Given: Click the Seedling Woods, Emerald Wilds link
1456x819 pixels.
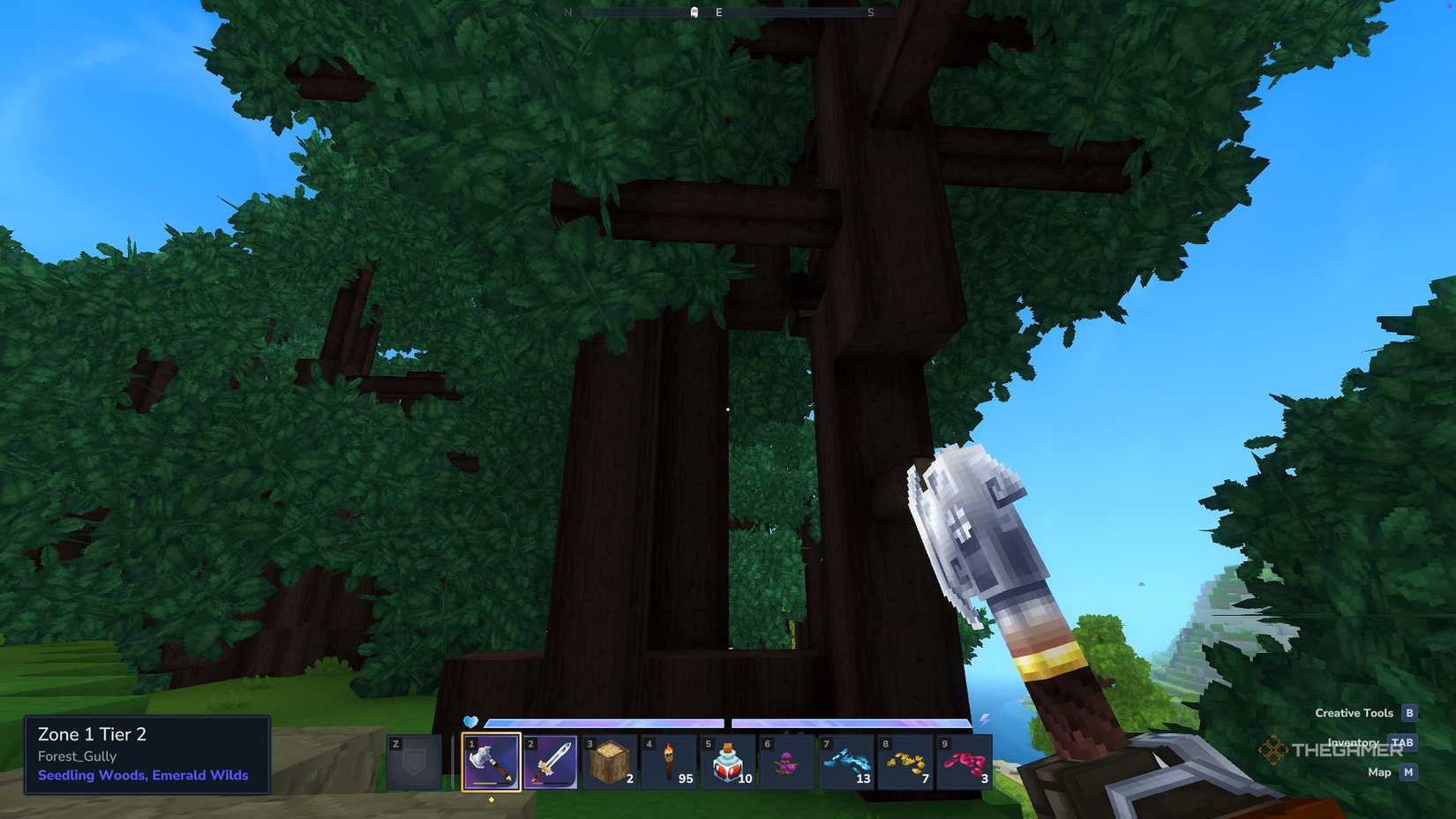Looking at the screenshot, I should (x=142, y=775).
